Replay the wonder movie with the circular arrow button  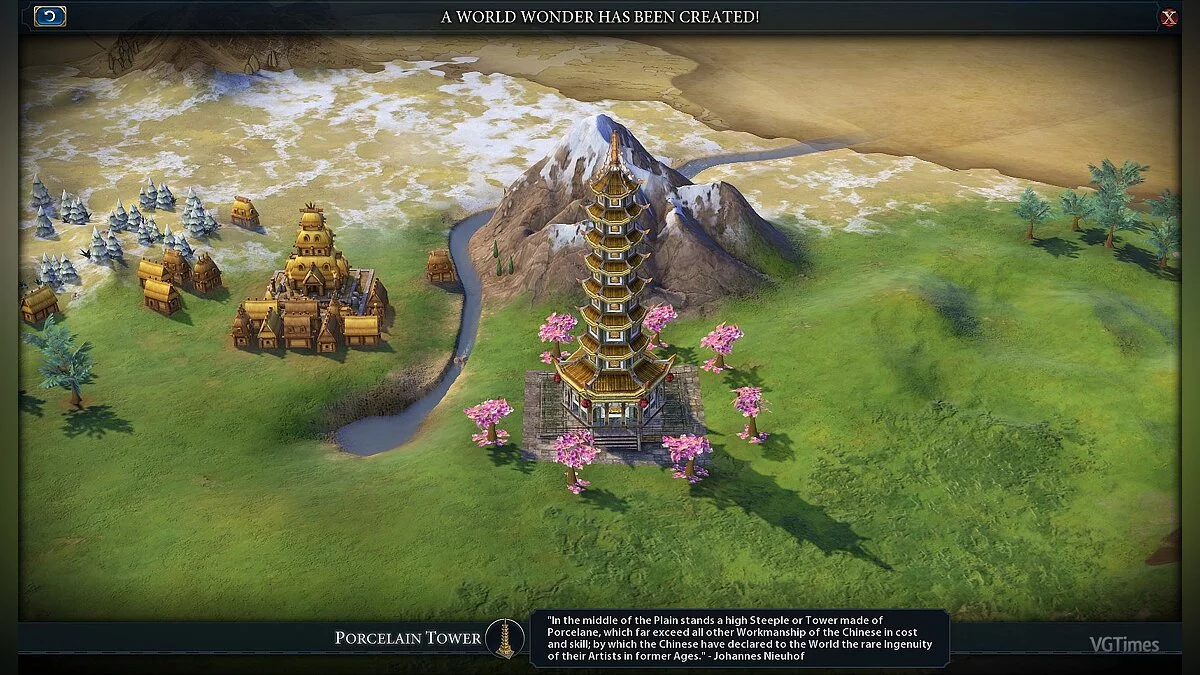click(50, 16)
